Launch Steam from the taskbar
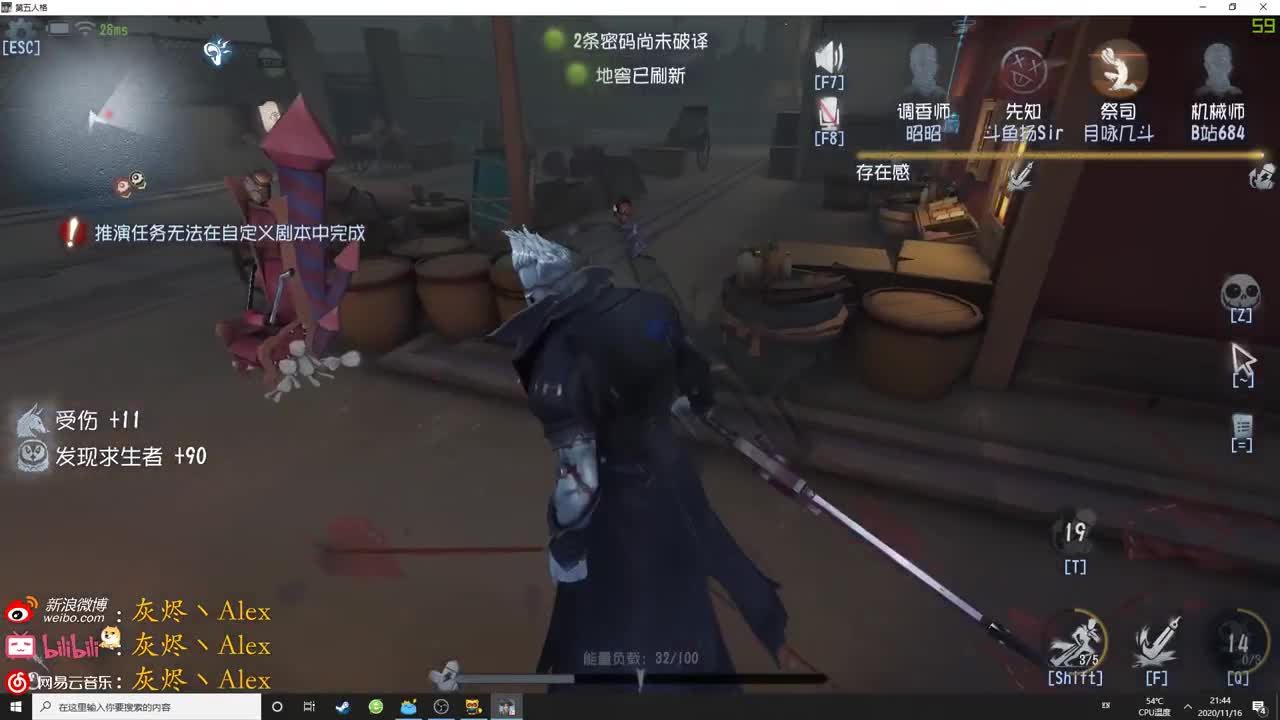Screen dimensions: 1280x720 point(343,707)
